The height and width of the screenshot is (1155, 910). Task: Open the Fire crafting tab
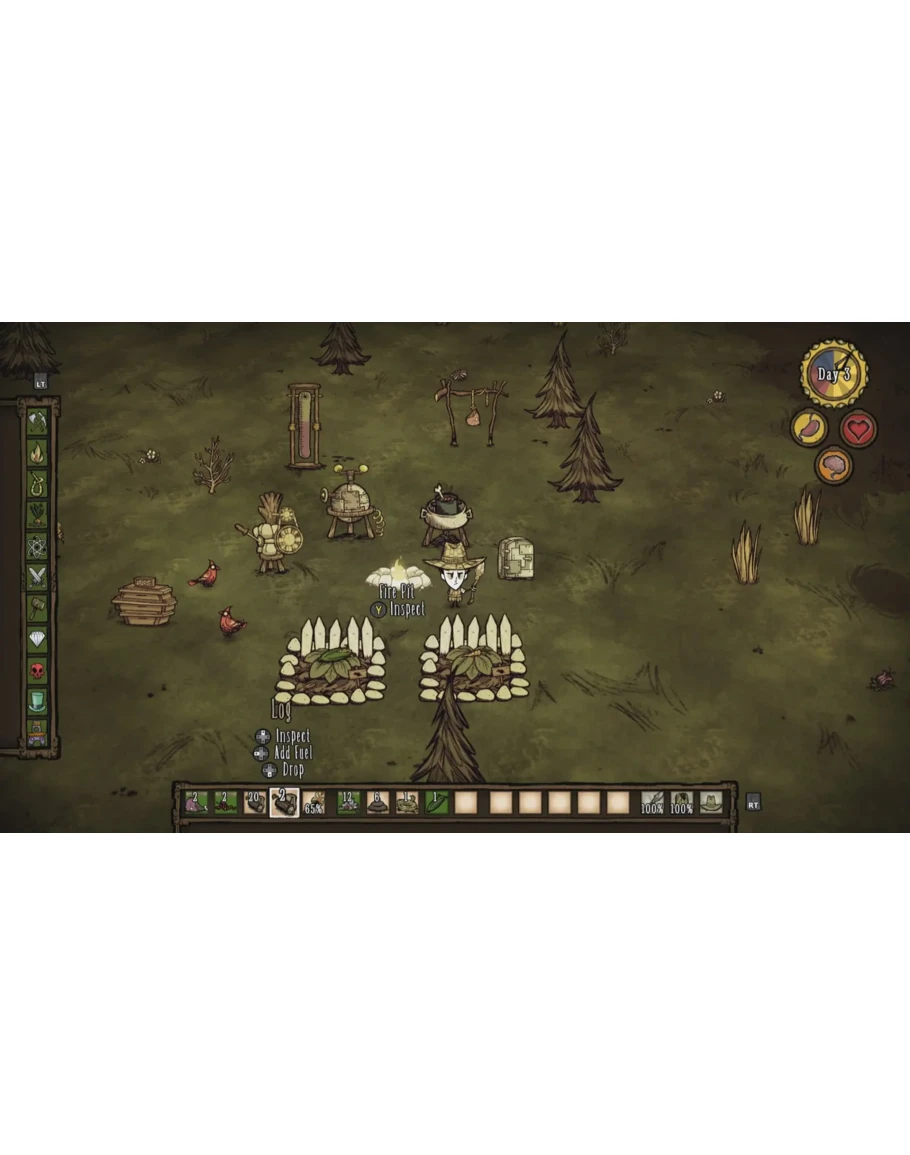tap(38, 452)
